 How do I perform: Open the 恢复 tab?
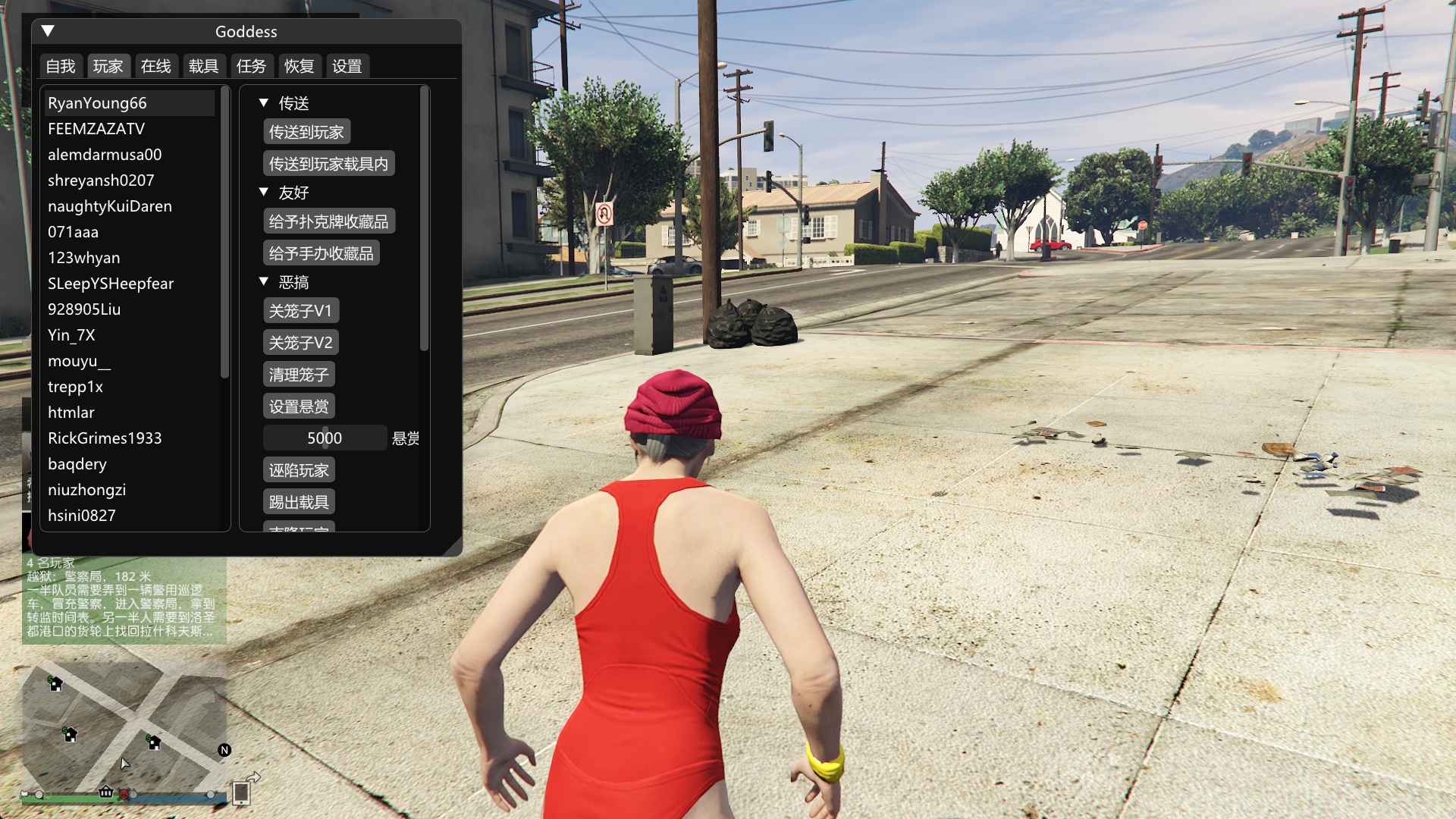(299, 67)
